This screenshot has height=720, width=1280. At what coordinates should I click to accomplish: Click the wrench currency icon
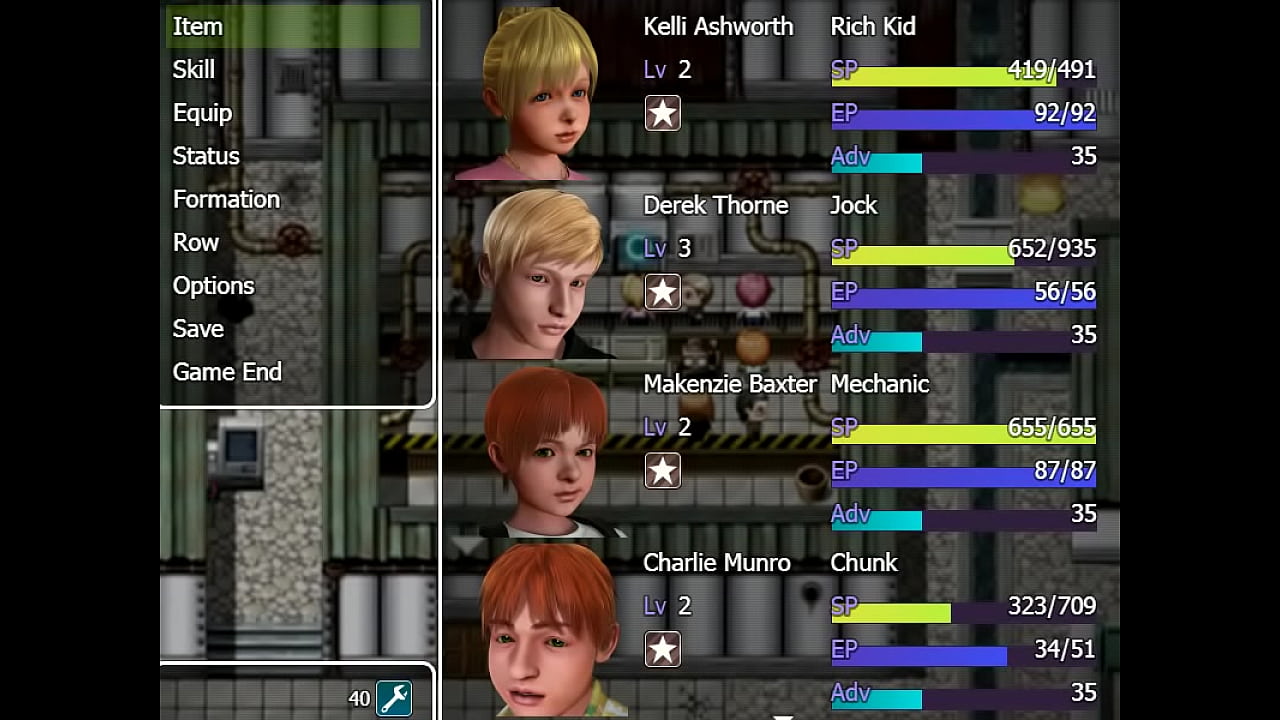pyautogui.click(x=394, y=698)
